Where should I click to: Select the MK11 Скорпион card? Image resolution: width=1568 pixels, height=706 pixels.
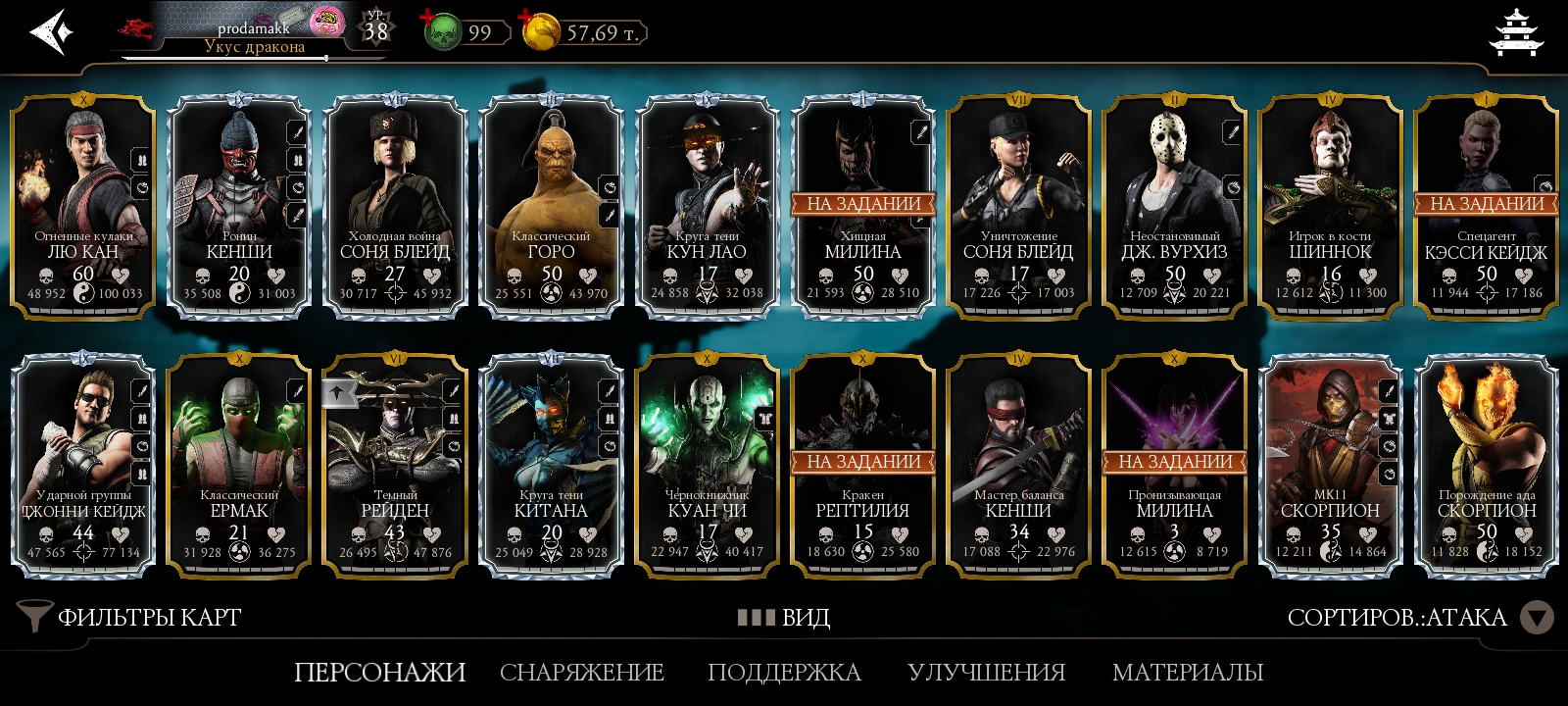click(x=1330, y=464)
